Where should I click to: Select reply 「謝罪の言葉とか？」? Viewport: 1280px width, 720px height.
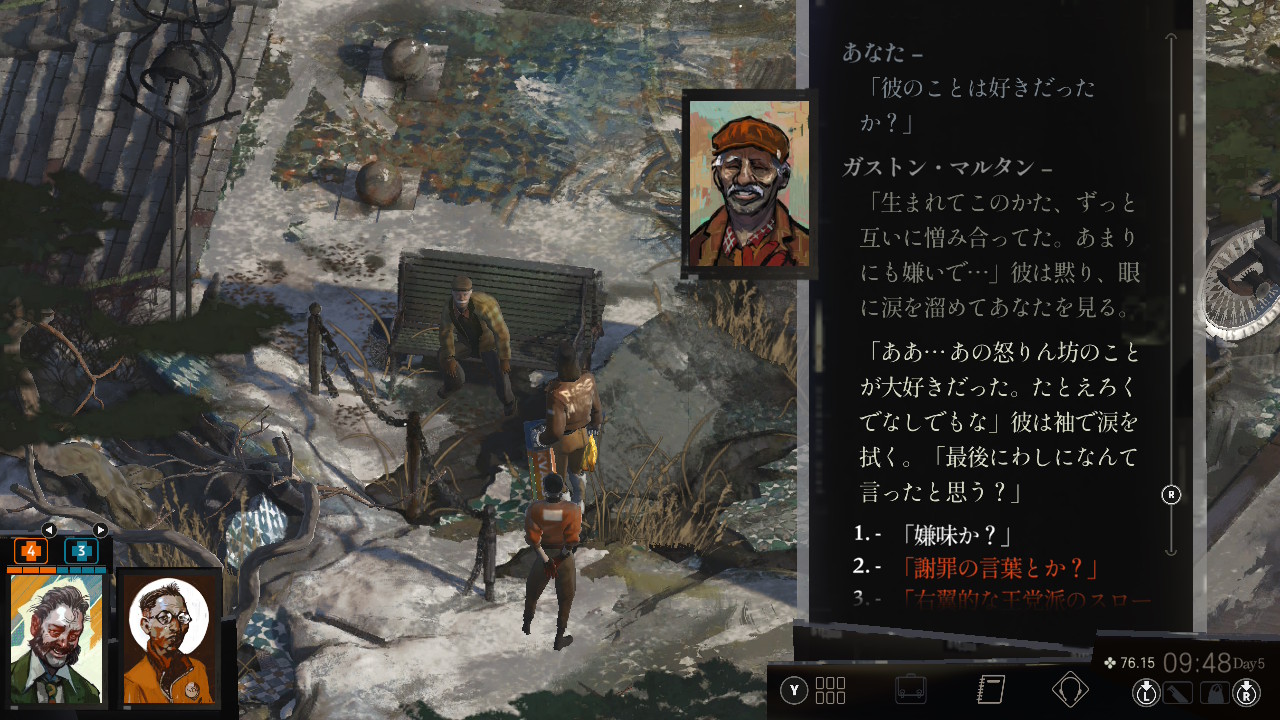point(1000,568)
